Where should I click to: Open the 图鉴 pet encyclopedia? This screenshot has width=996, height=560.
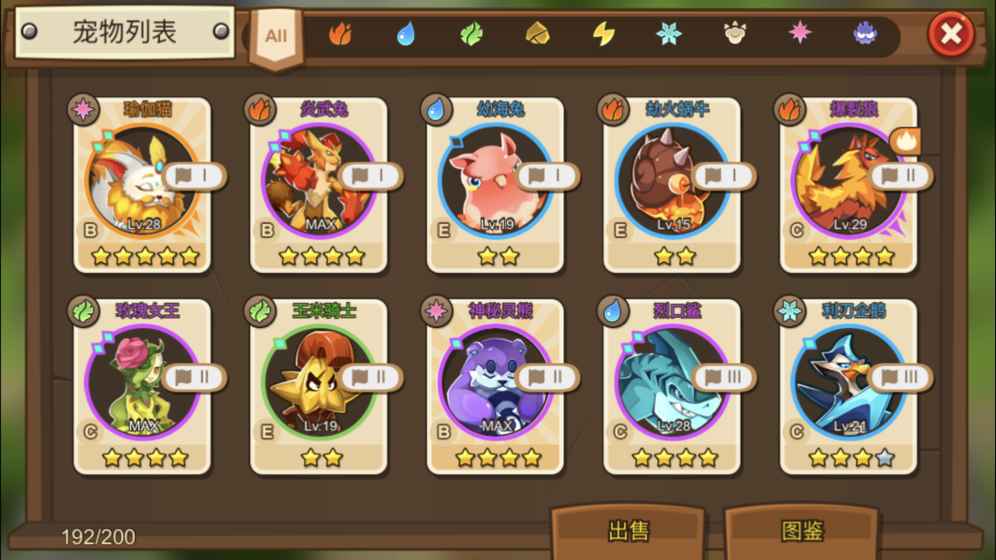802,530
